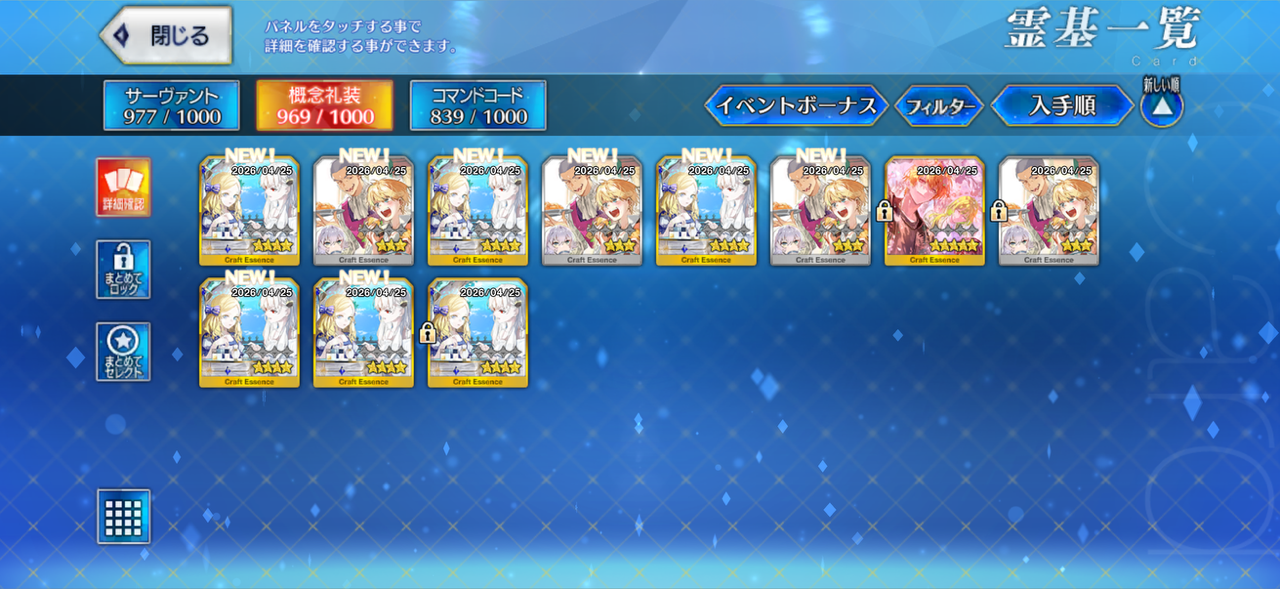This screenshot has width=1280, height=589.
Task: Open the コマンドコード tab
Action: pos(478,106)
